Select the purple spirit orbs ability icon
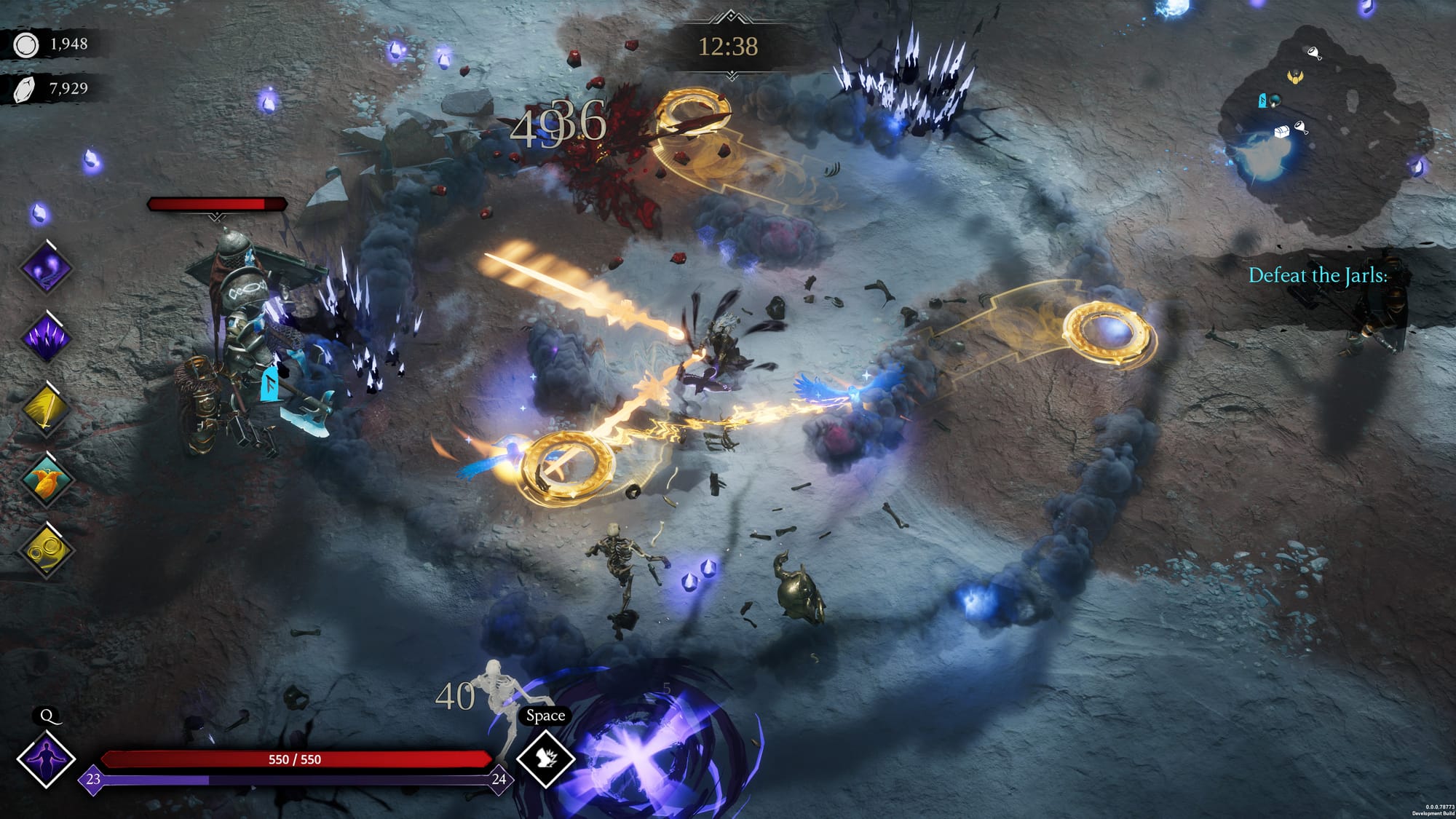 46,268
